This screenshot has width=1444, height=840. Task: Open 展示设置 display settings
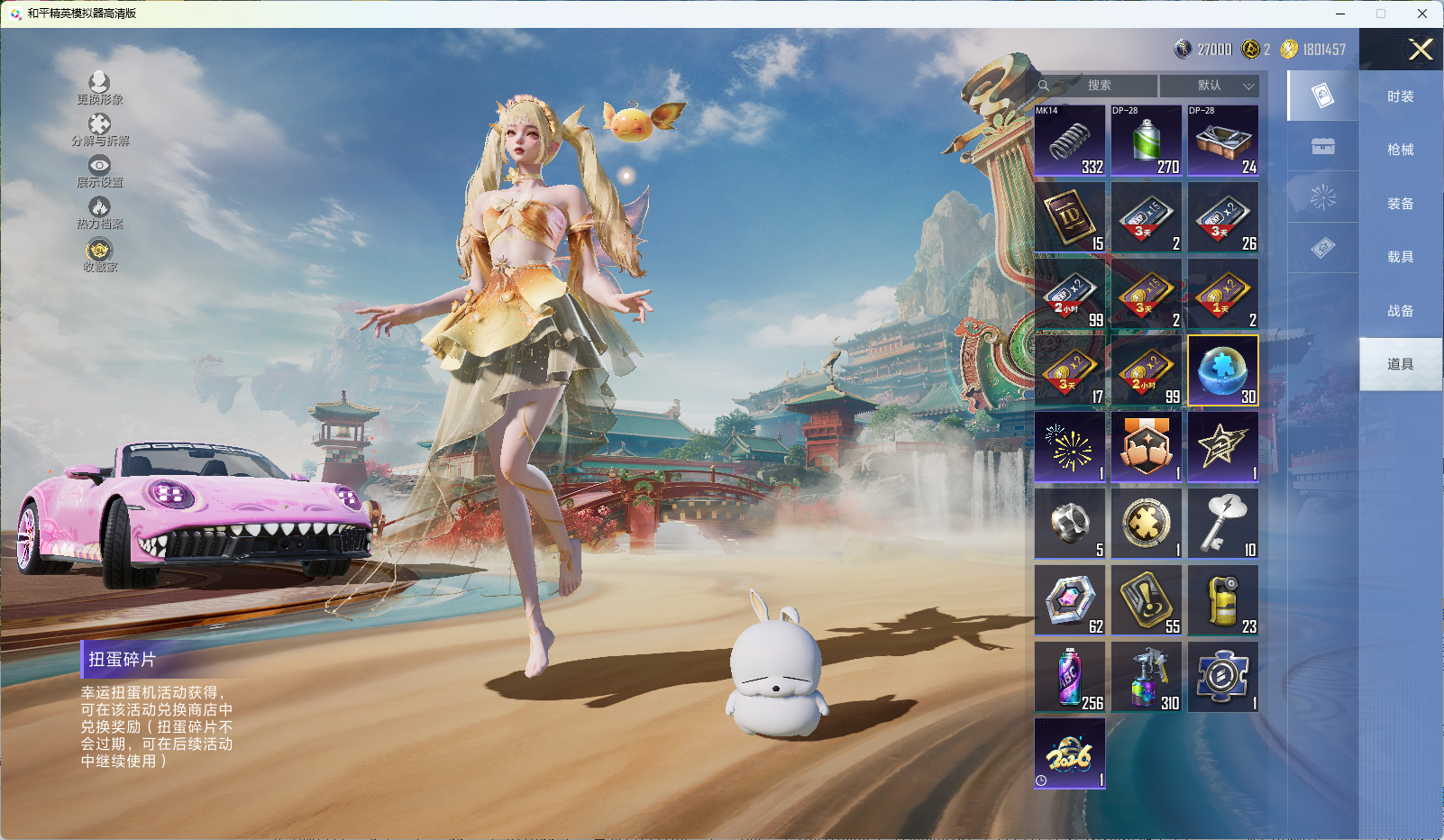pos(99,171)
